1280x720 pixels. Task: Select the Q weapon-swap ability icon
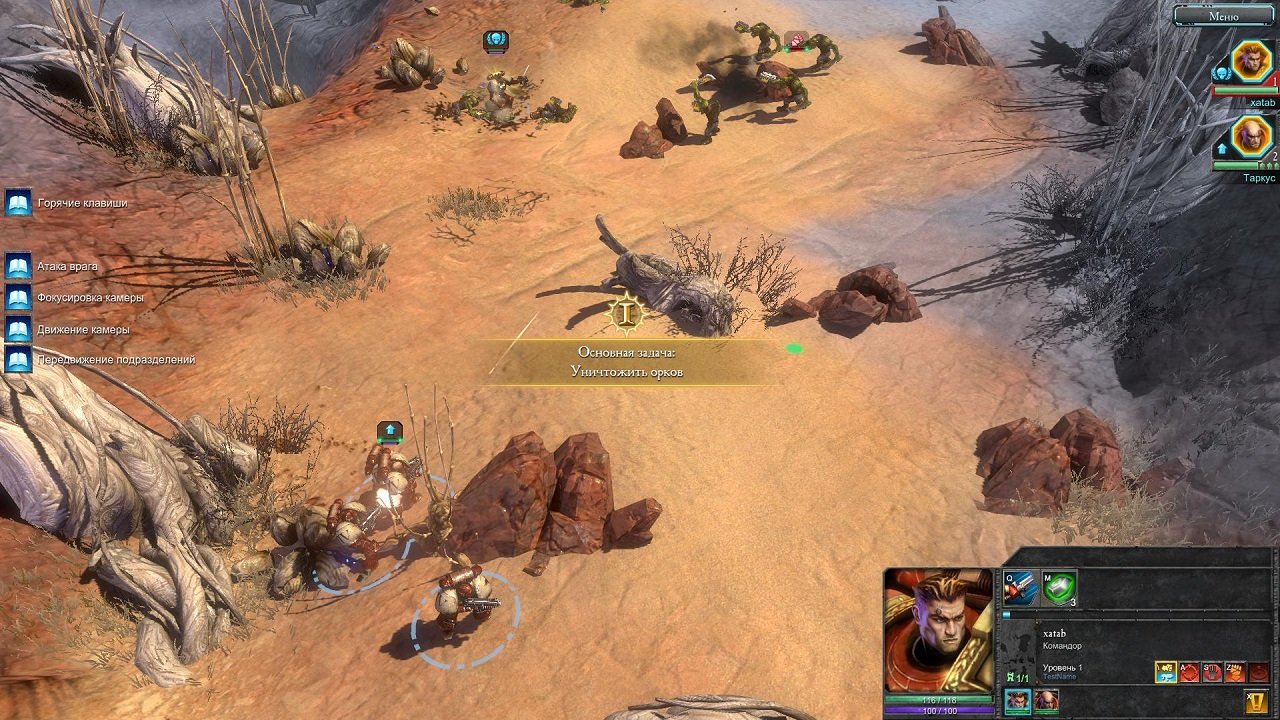pos(1020,588)
